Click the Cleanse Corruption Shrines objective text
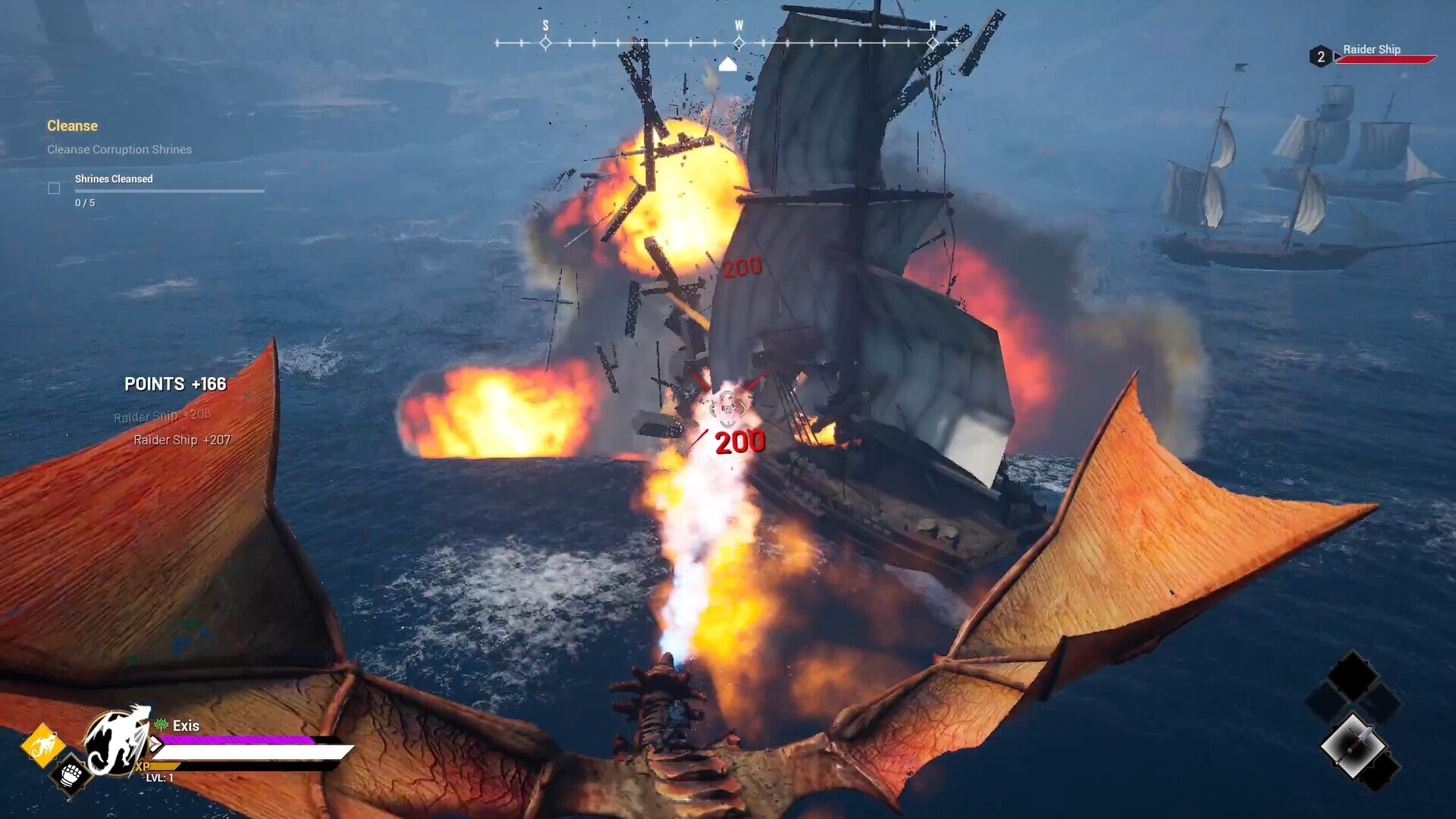 [x=119, y=149]
